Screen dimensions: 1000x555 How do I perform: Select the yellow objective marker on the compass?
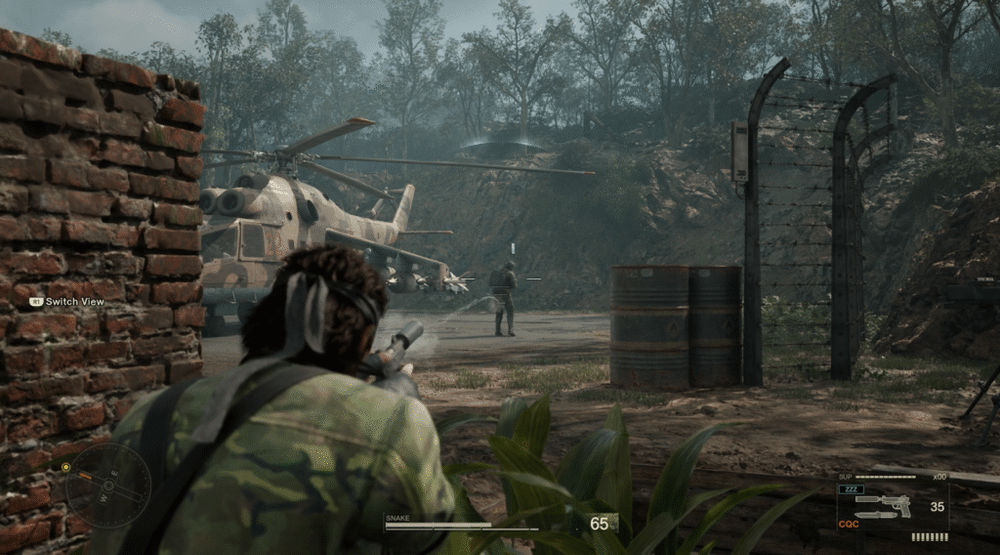pos(66,467)
